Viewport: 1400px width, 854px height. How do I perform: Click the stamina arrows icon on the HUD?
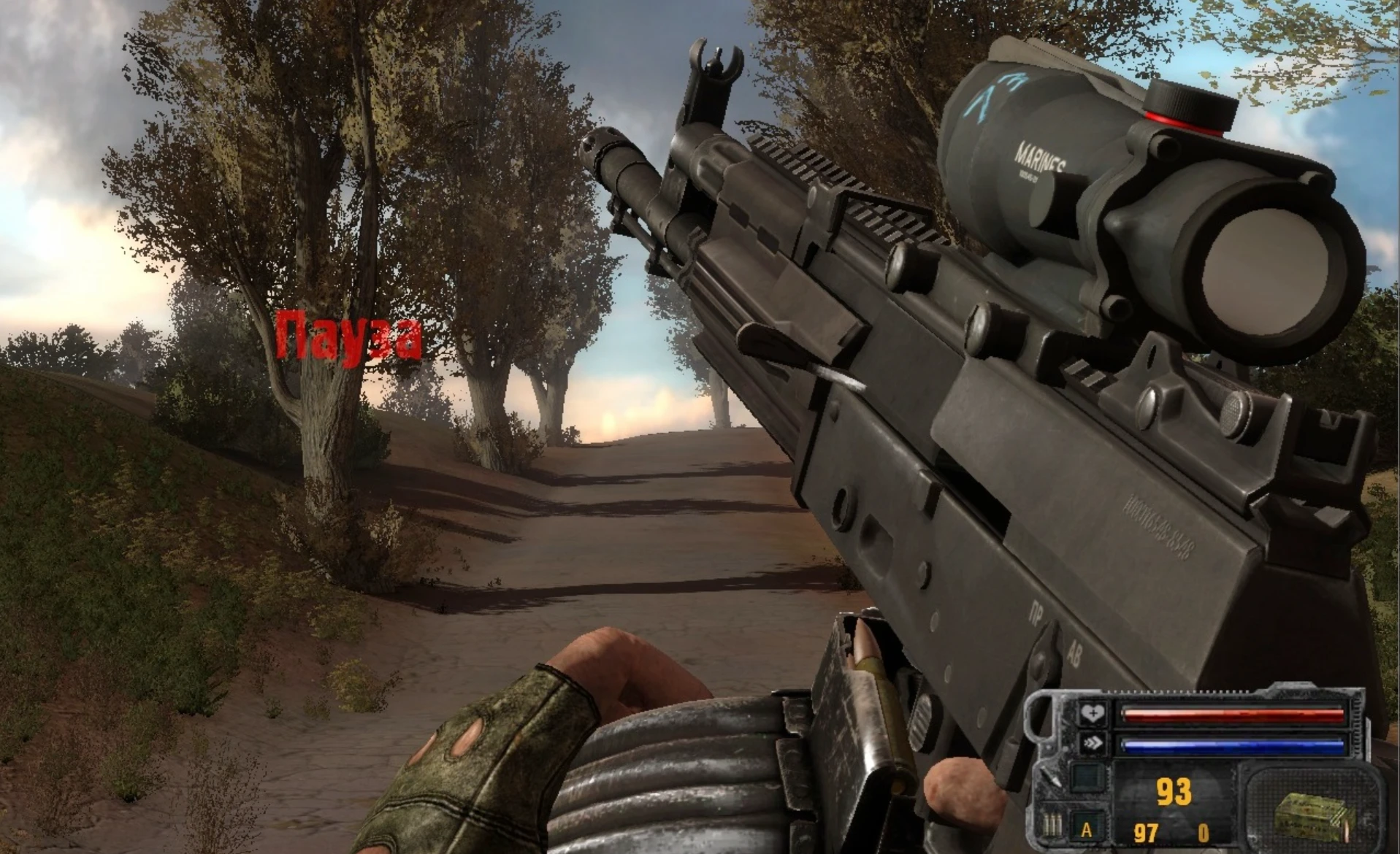1093,743
